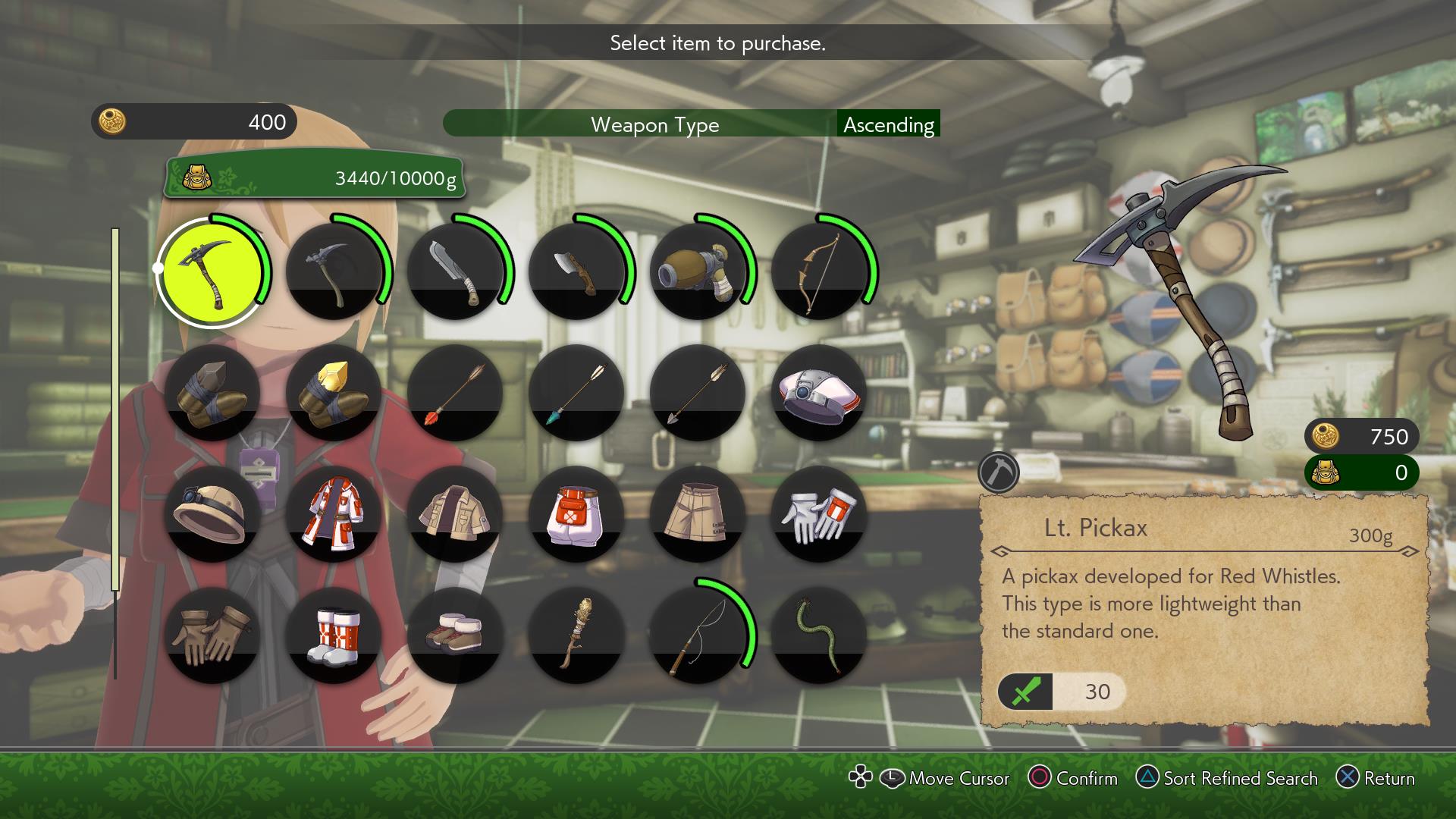The width and height of the screenshot is (1456, 819).
Task: Select the red and white boots
Action: pos(334,635)
